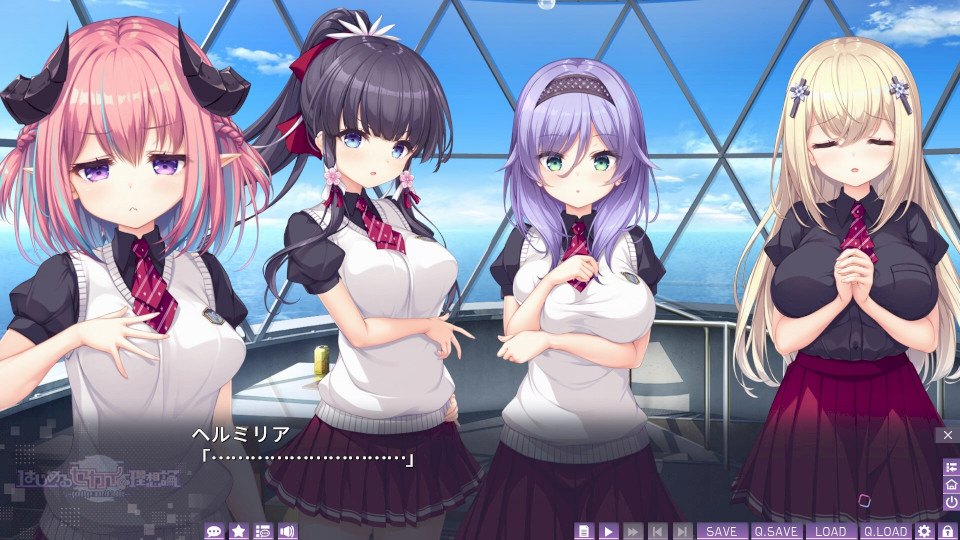
Task: Hide the text window with the X
Action: pyautogui.click(x=948, y=435)
